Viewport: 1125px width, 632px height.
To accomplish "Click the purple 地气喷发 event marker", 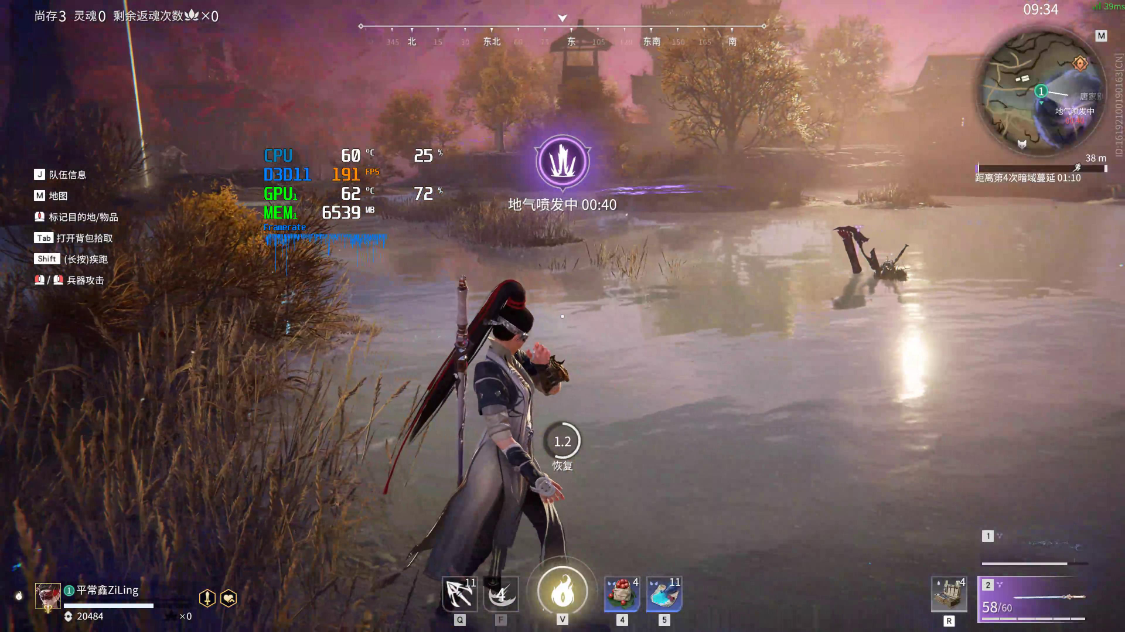I will 562,161.
